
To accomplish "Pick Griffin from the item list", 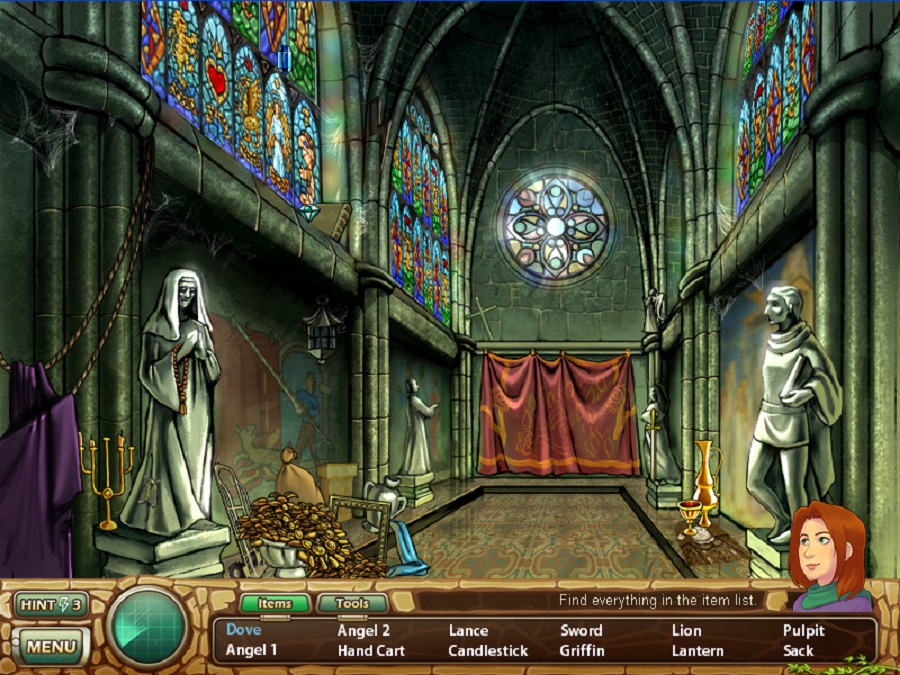I will [x=582, y=650].
